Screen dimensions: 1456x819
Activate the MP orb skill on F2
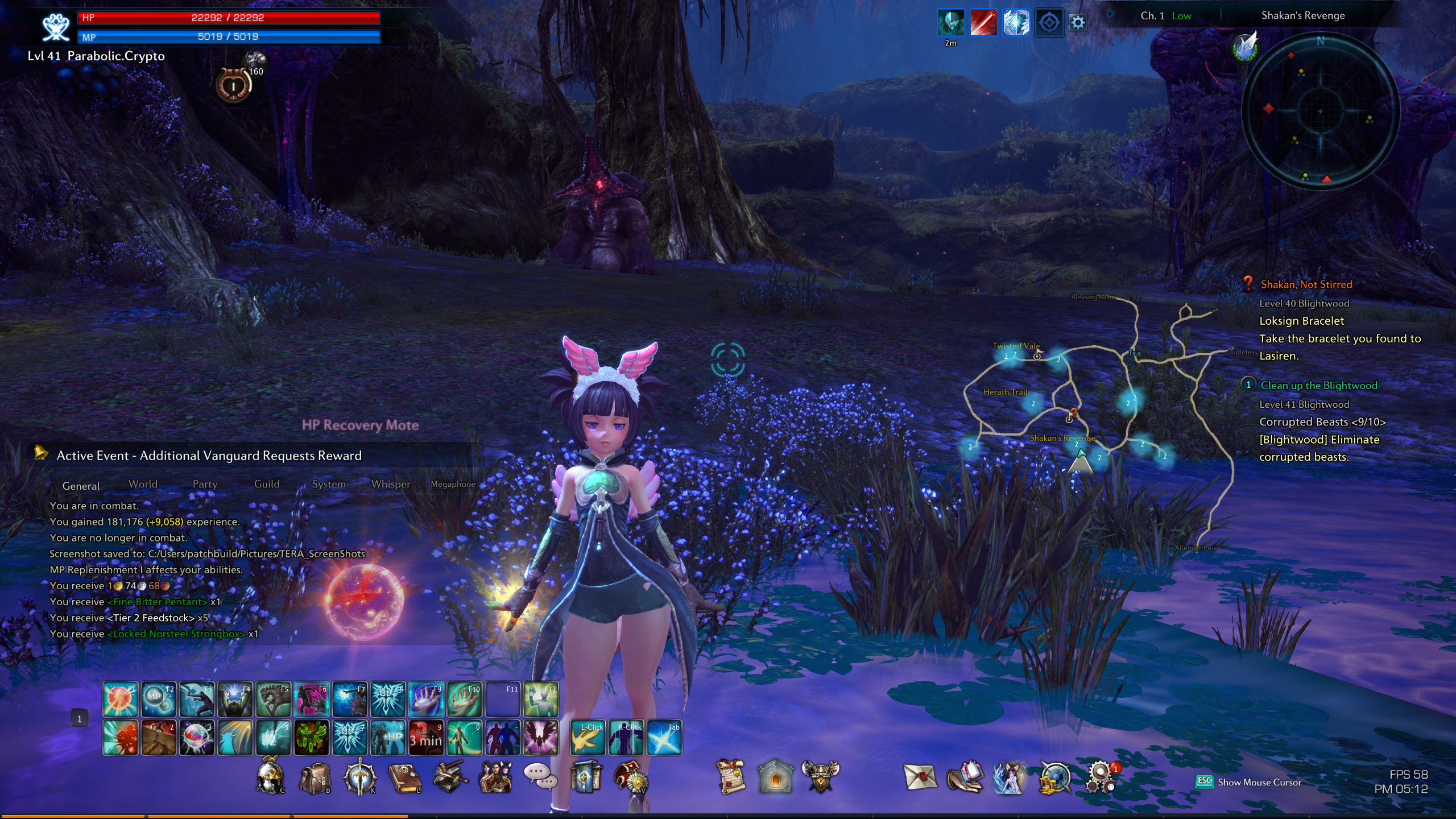[x=158, y=699]
